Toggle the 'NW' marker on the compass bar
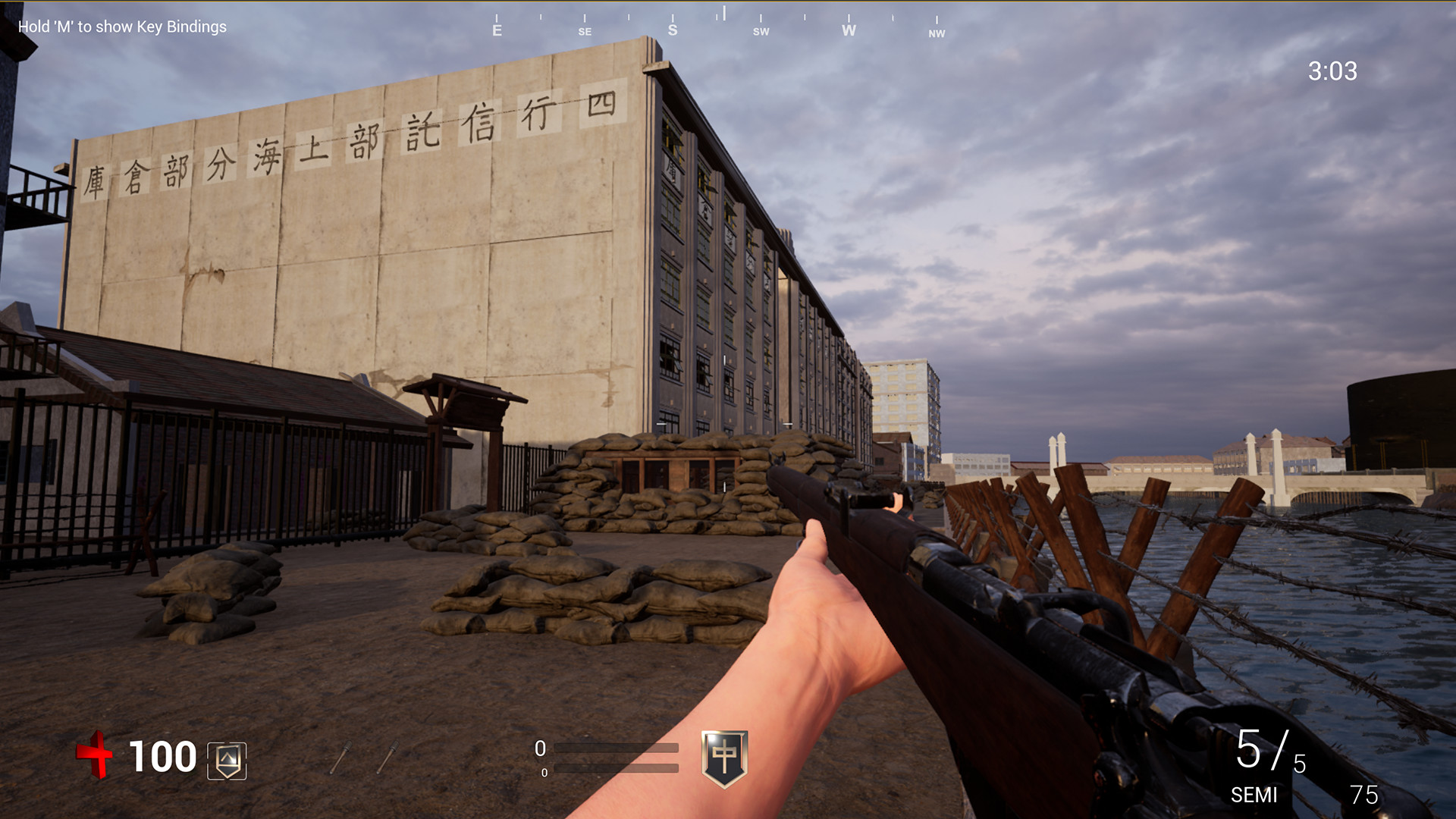The image size is (1456, 819). pos(937,33)
